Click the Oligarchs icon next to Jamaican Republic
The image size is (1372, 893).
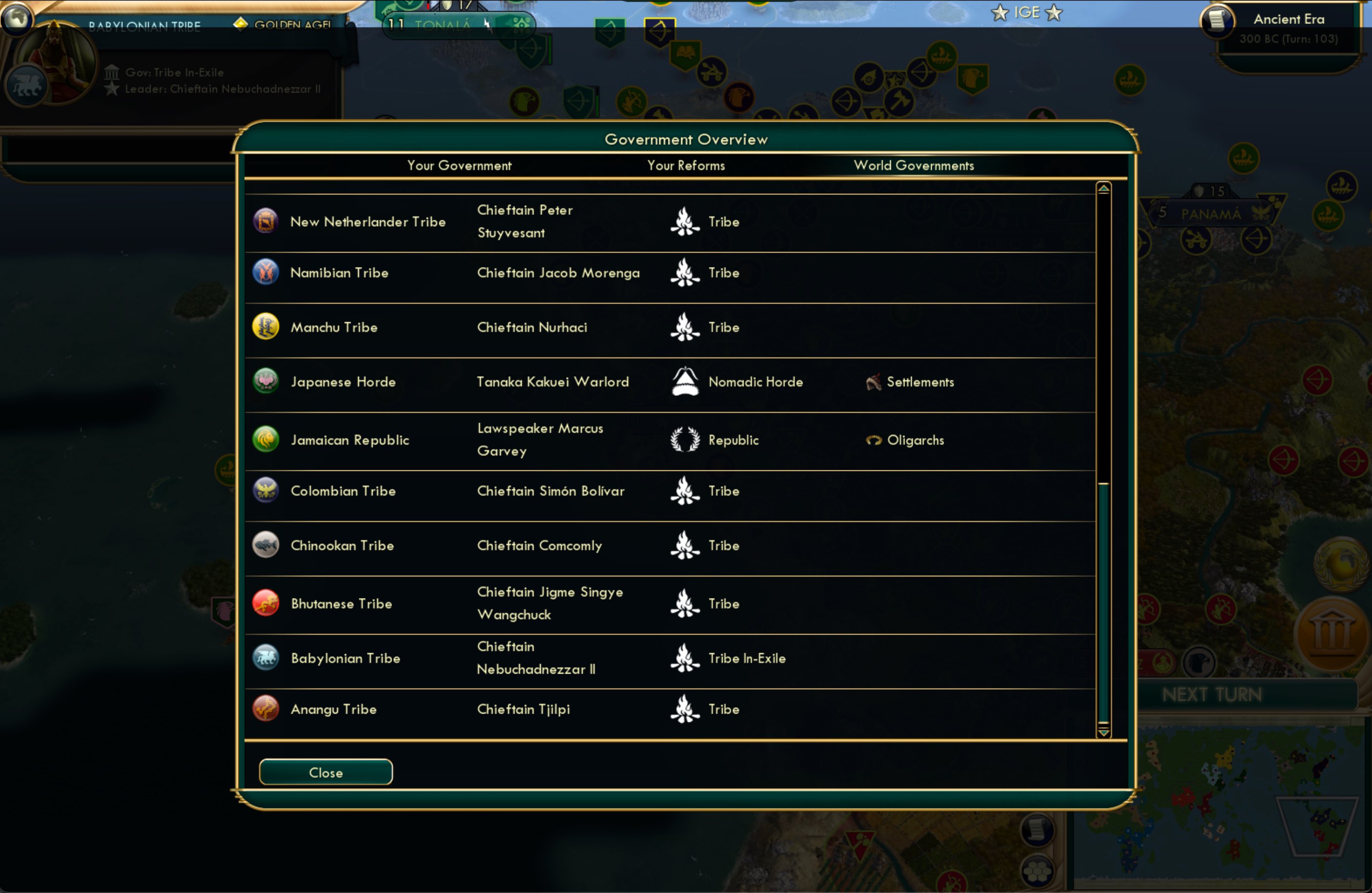point(874,439)
